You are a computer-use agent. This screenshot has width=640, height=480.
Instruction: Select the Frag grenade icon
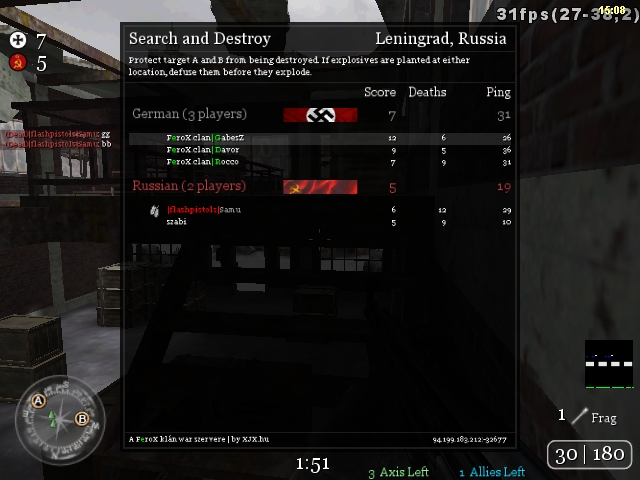click(x=579, y=416)
